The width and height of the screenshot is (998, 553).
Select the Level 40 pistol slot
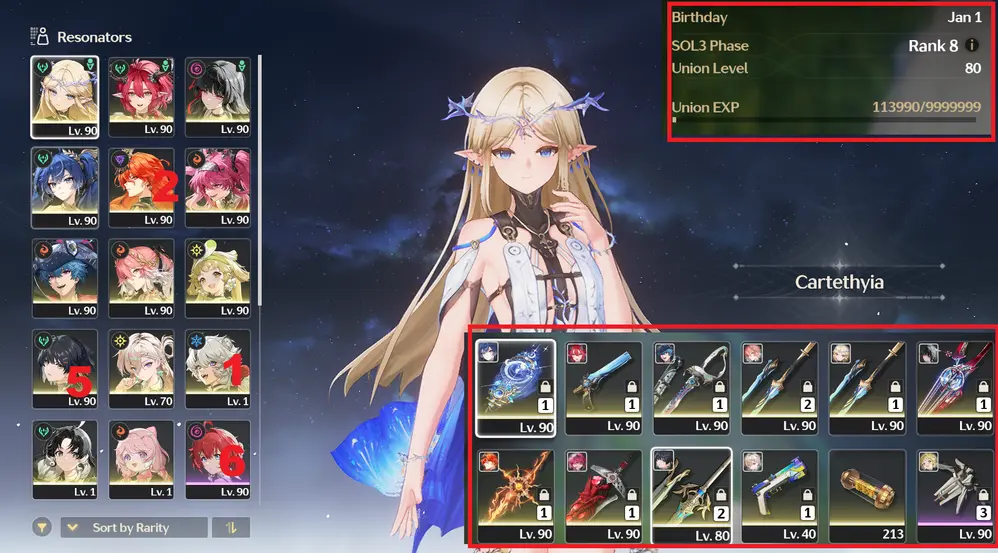(778, 494)
